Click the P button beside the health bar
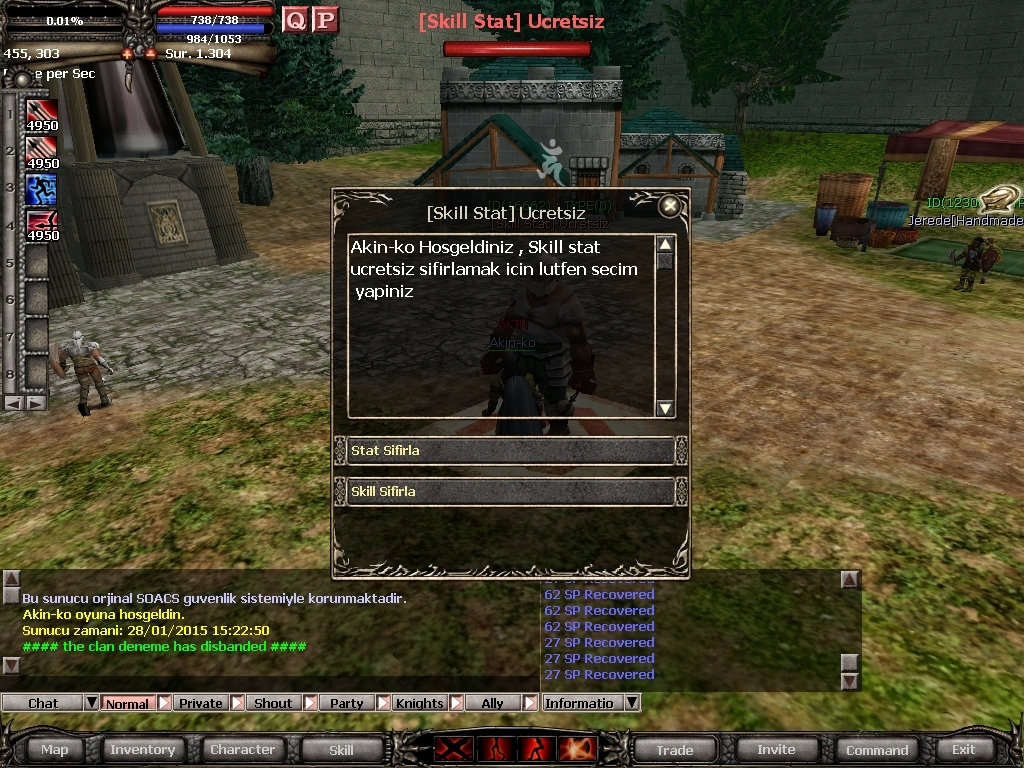This screenshot has height=768, width=1024. click(325, 20)
